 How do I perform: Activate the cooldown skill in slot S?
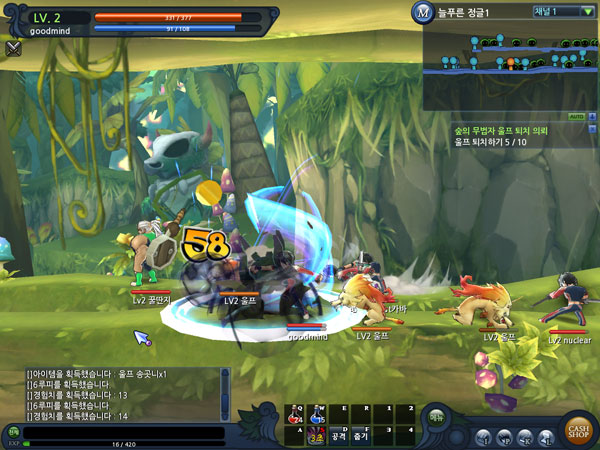pos(318,434)
